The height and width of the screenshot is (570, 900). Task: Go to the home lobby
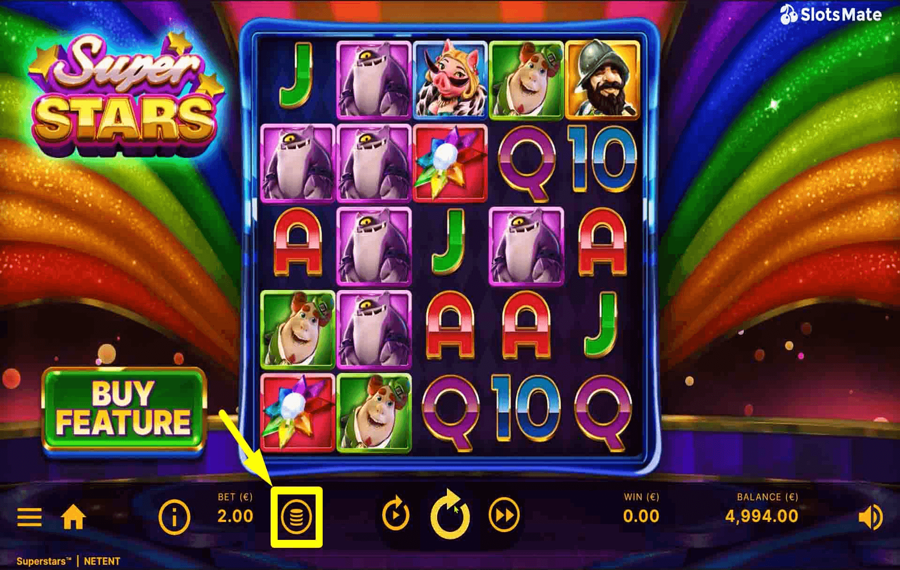pos(73,516)
